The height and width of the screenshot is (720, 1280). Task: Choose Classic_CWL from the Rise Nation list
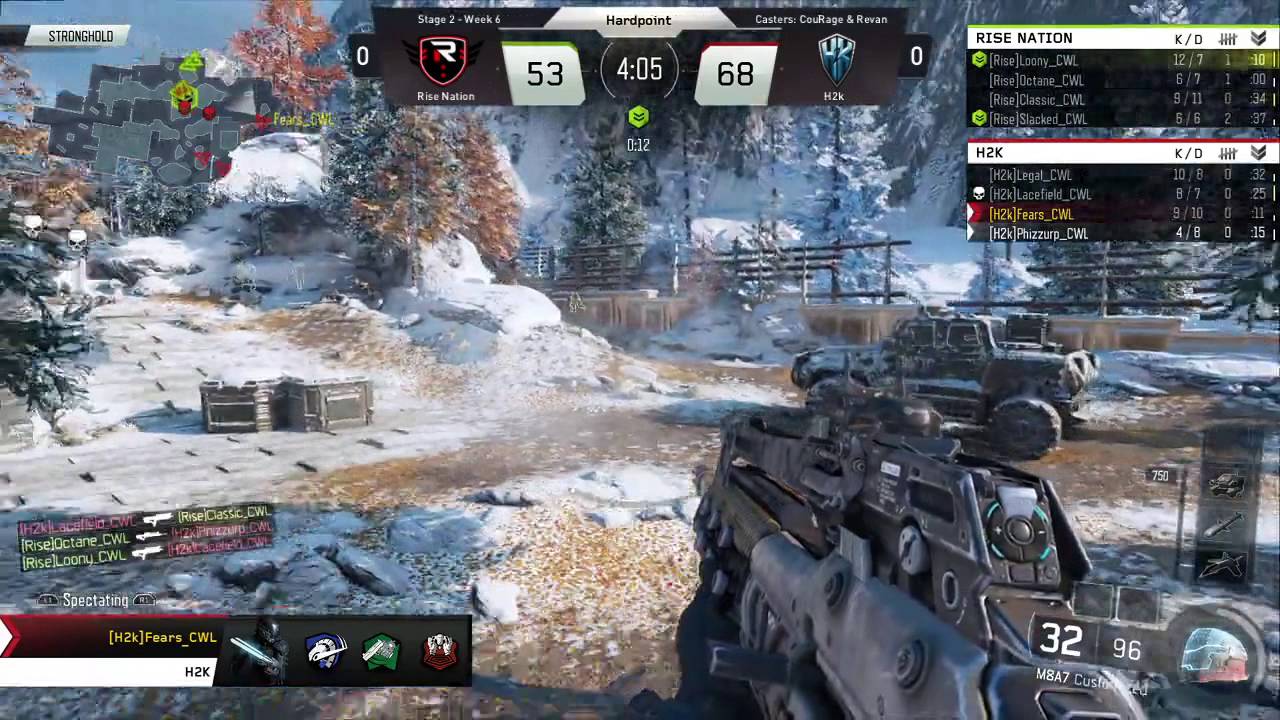click(1037, 100)
